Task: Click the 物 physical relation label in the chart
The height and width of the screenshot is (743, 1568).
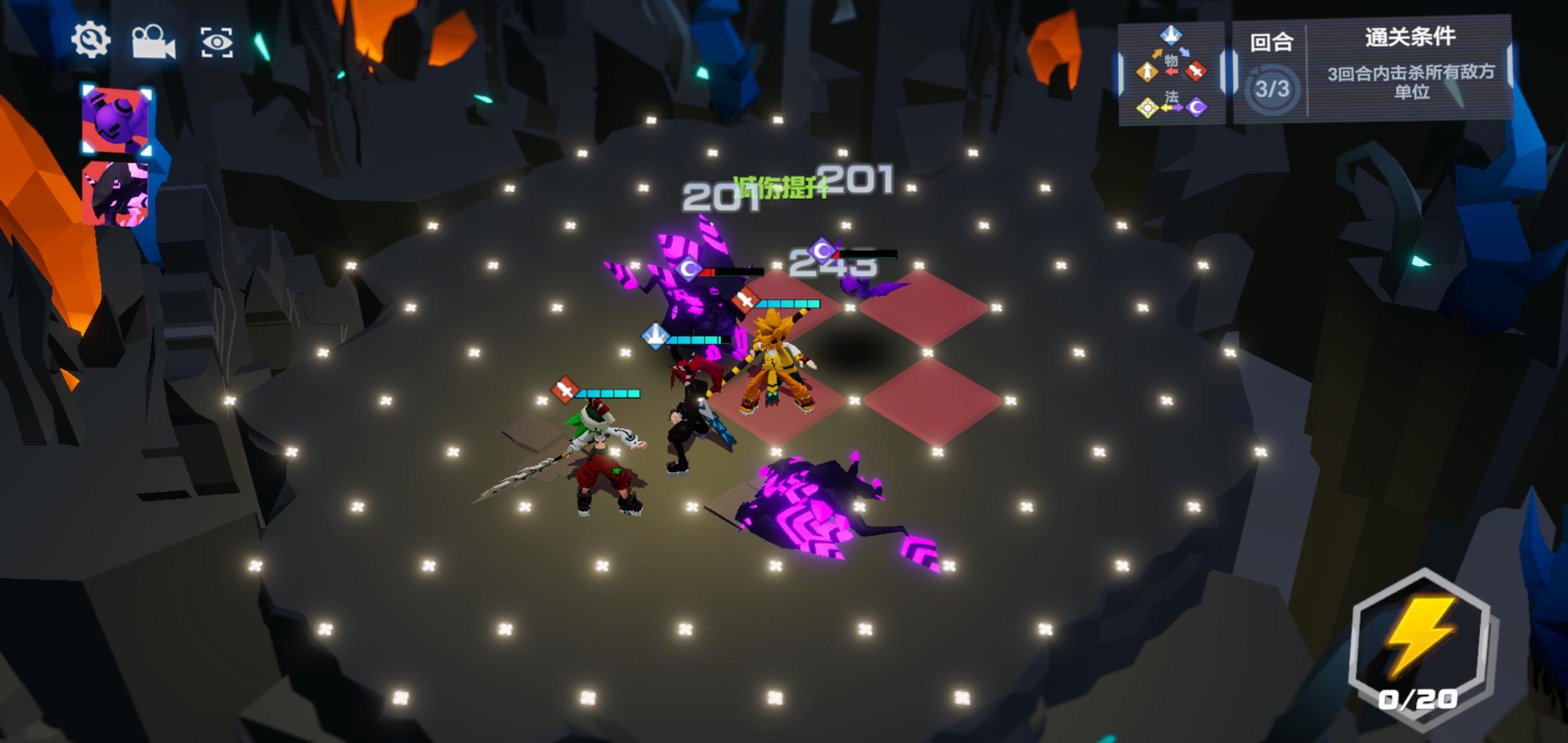Action: tap(1171, 61)
